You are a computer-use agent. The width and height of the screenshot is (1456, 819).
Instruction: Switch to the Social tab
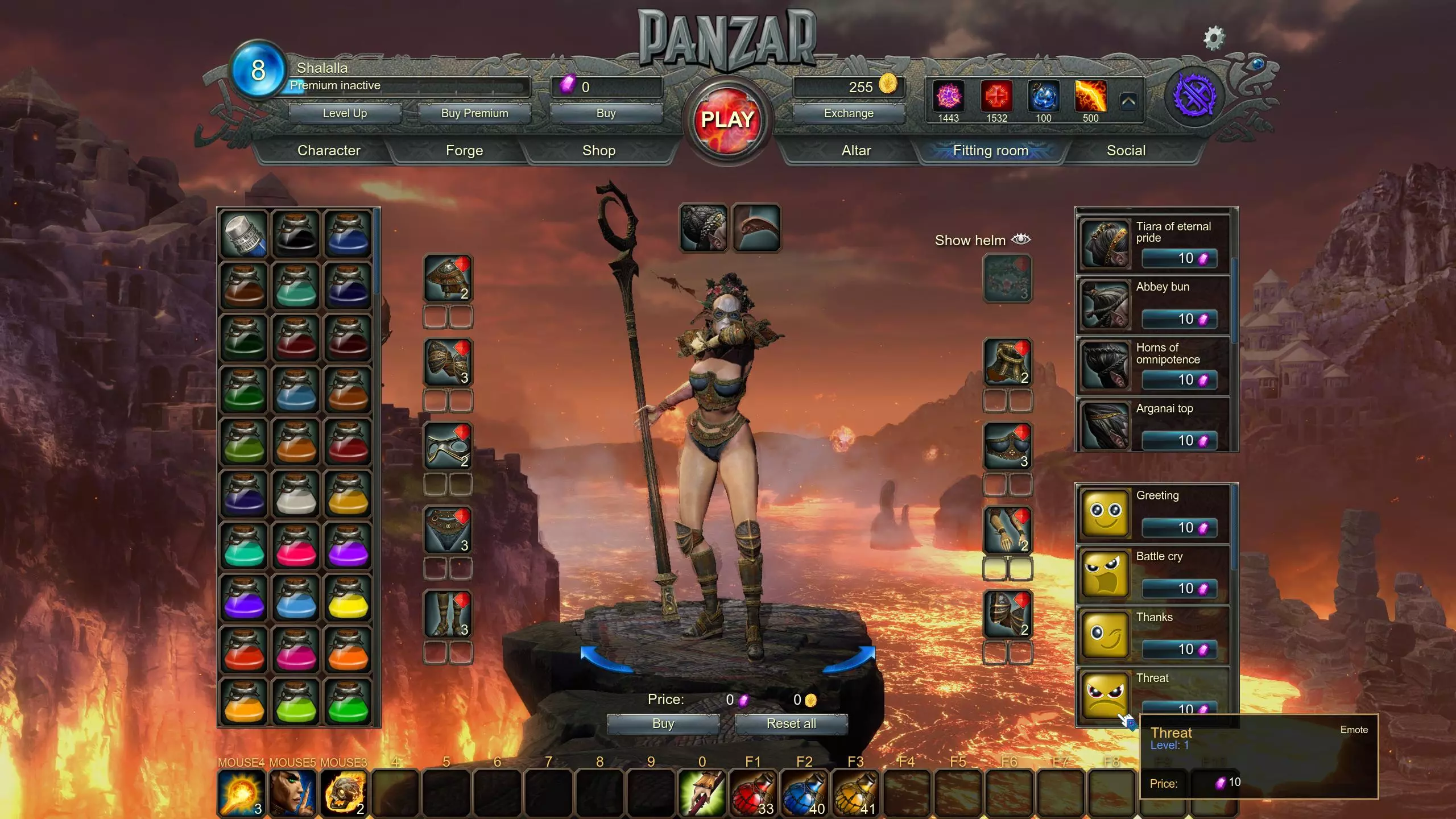pyautogui.click(x=1126, y=151)
